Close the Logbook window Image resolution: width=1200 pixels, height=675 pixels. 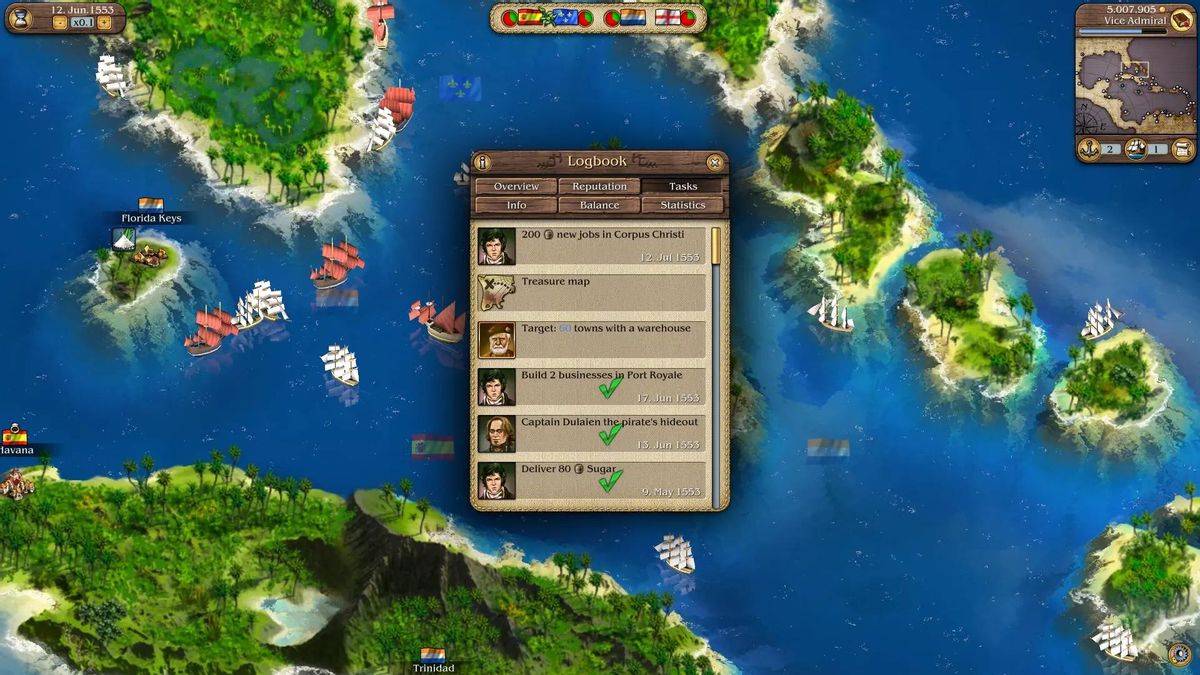coord(714,162)
